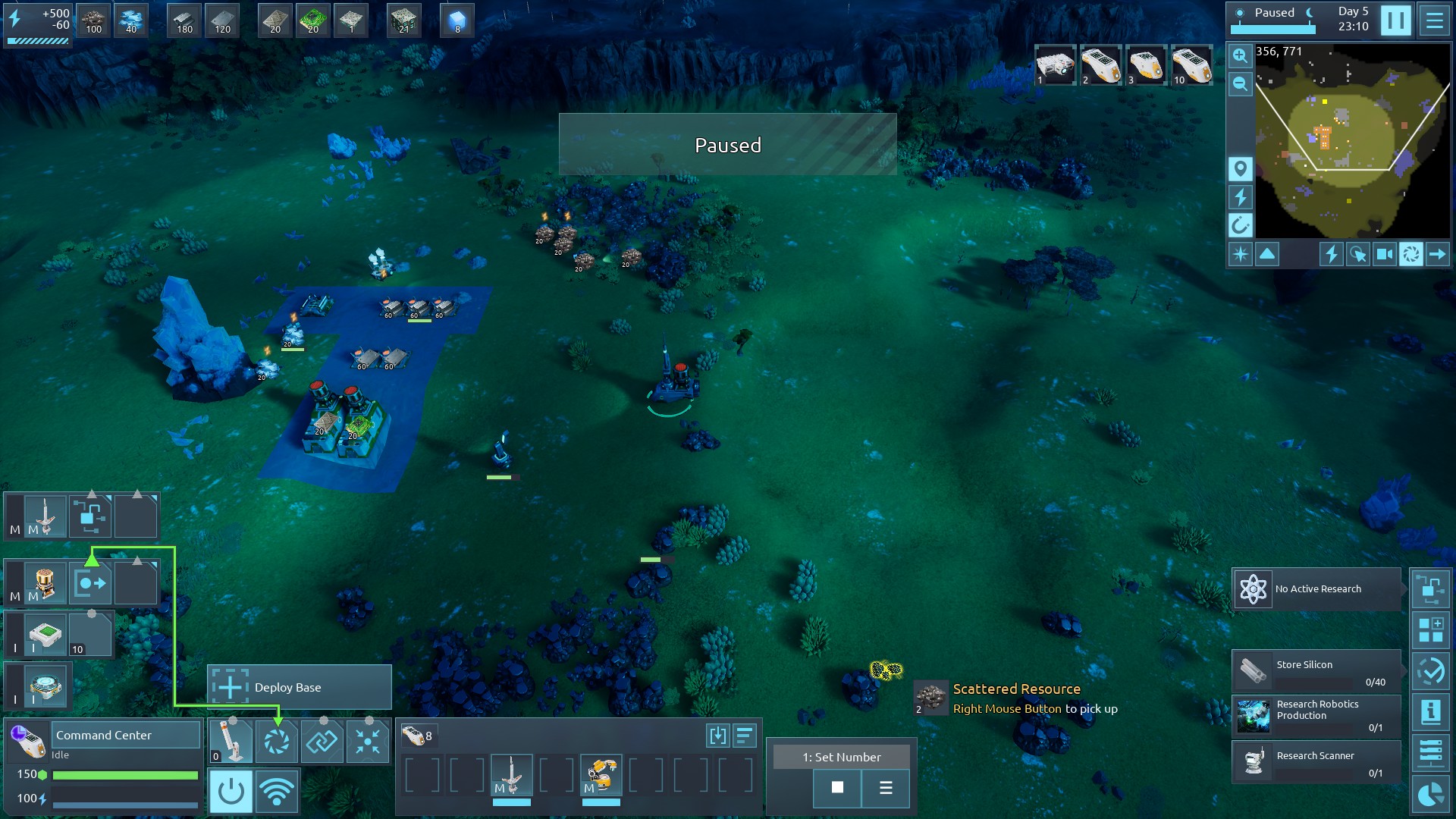Toggle the wireless signal button
1456x819 pixels.
(x=277, y=791)
